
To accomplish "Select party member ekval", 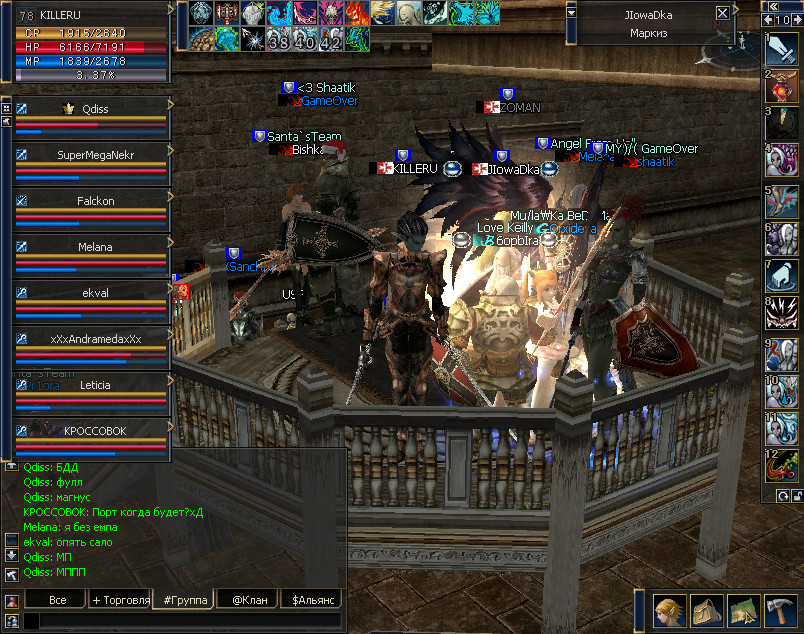I will [95, 293].
